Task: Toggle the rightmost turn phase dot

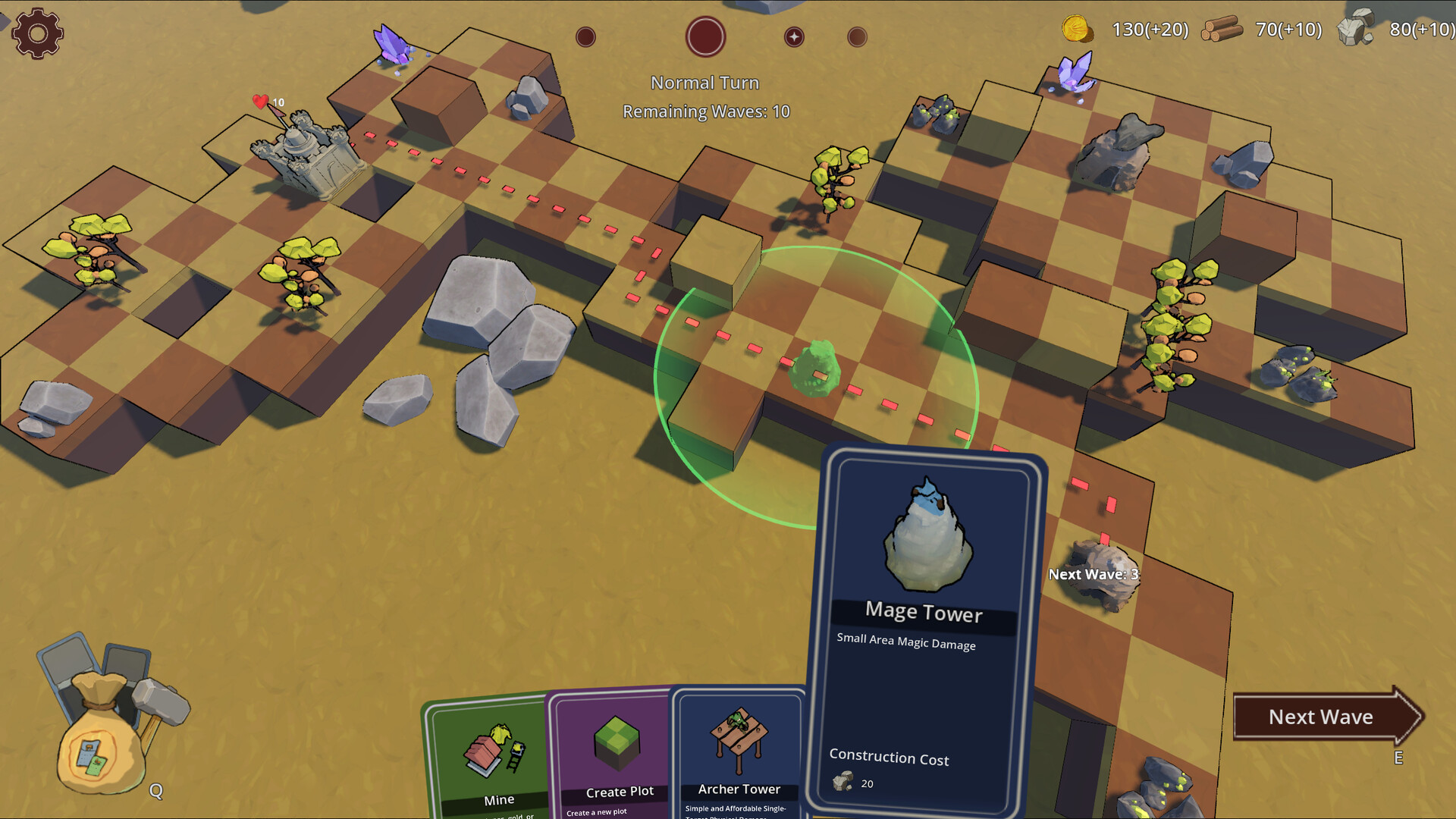Action: 857,36
